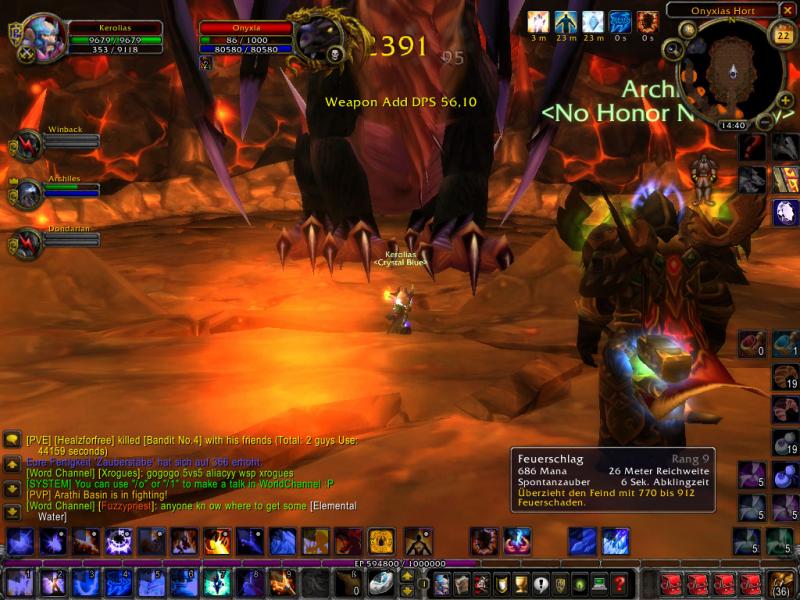This screenshot has height=600, width=800.
Task: Toggle the minimap tracking magnifier button
Action: (672, 50)
